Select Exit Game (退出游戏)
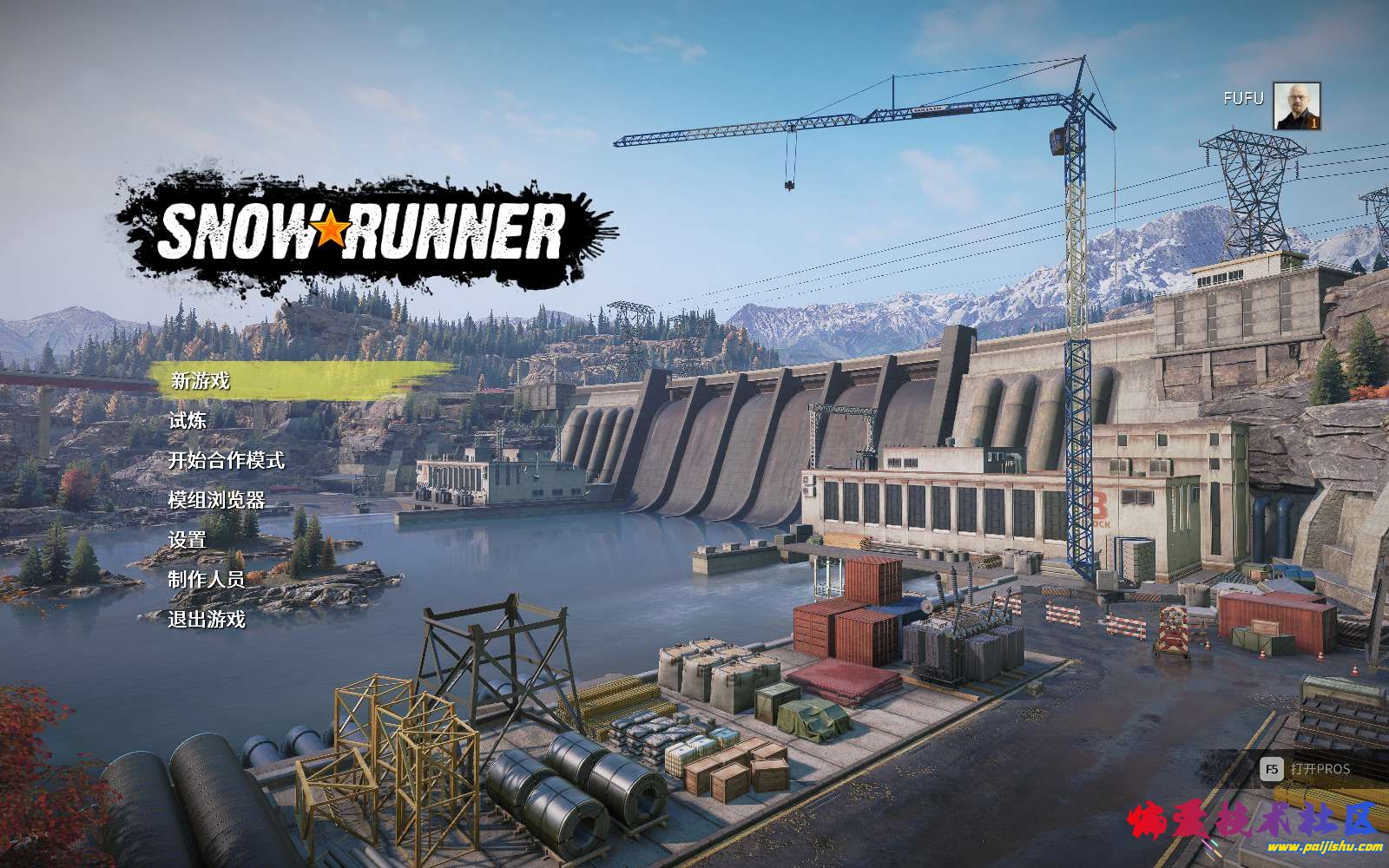Image resolution: width=1389 pixels, height=868 pixels. pos(207,620)
